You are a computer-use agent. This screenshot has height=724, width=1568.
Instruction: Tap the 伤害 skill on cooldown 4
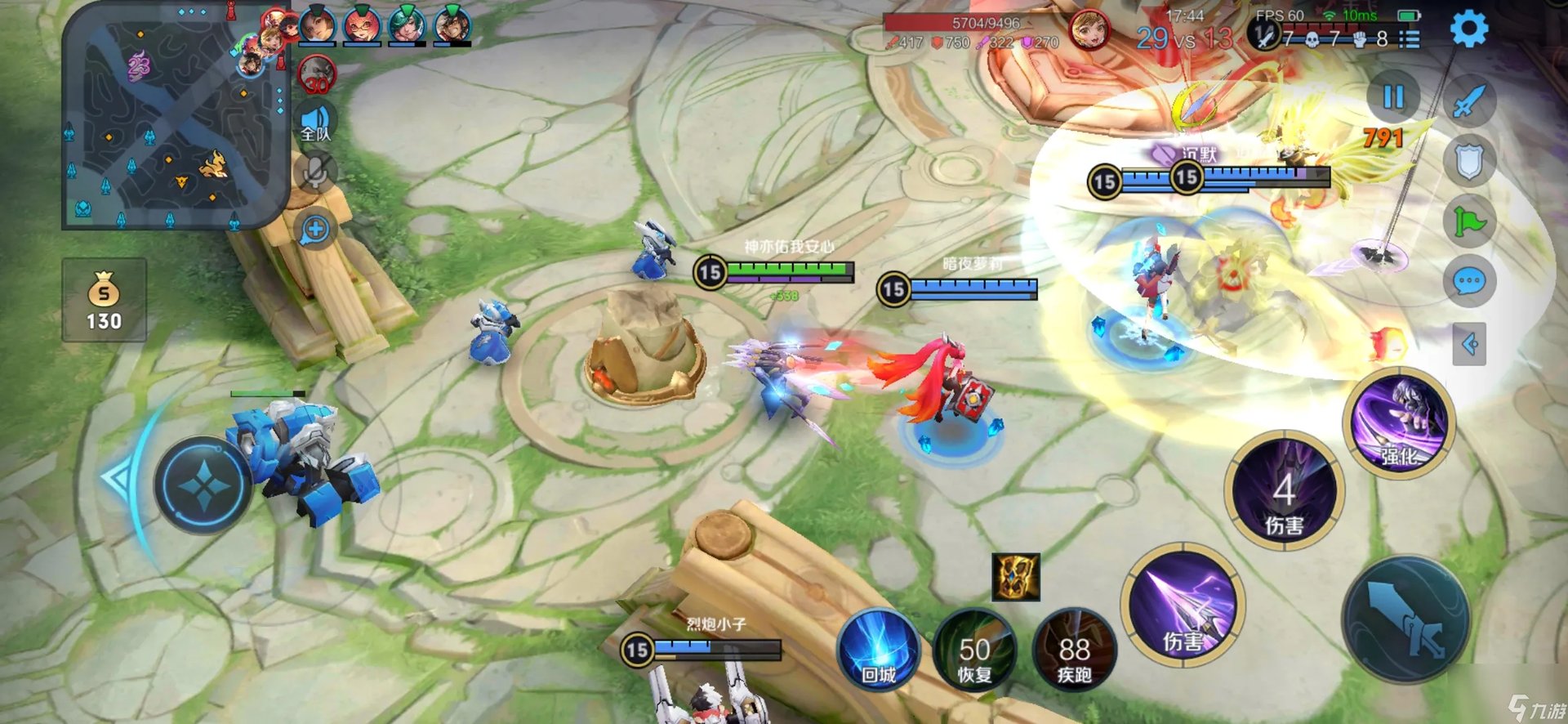1284,492
